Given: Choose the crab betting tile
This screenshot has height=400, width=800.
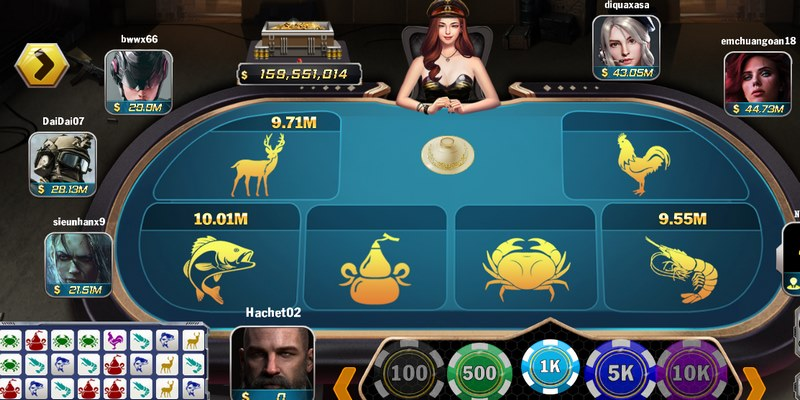Looking at the screenshot, I should (x=526, y=268).
